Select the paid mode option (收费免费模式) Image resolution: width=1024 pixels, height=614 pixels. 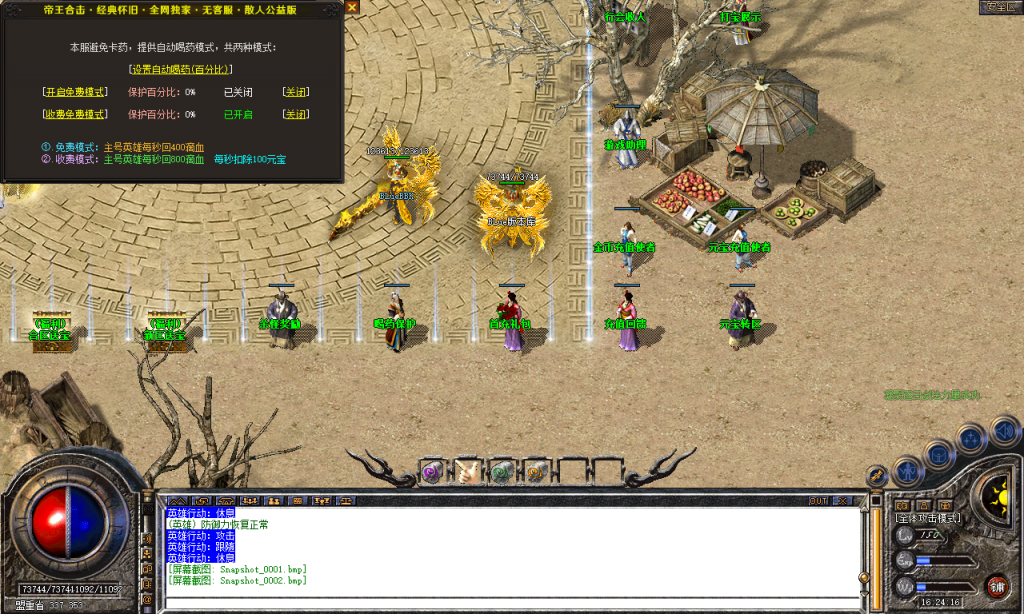tap(75, 115)
